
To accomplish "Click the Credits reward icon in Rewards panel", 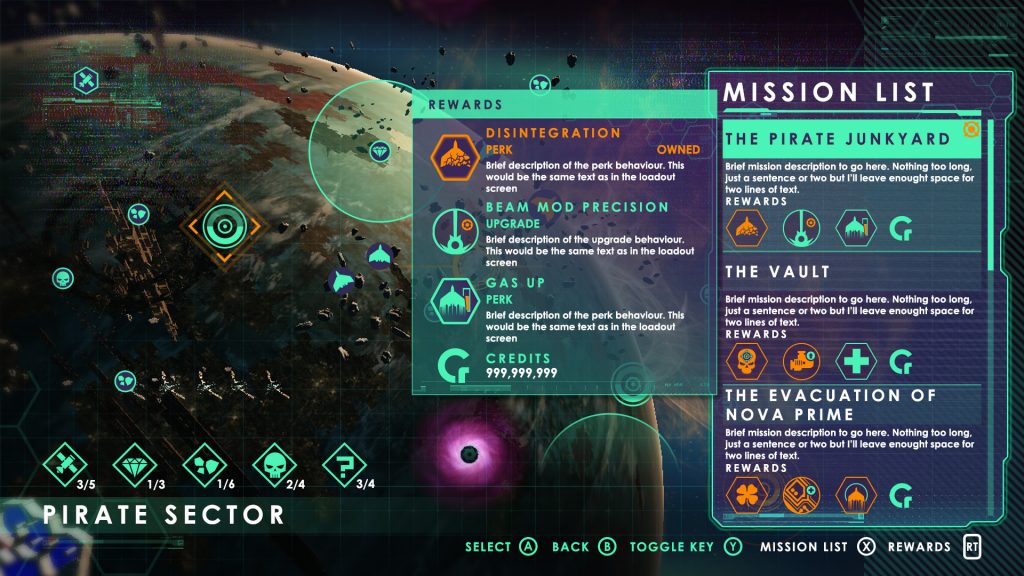I will pos(452,366).
